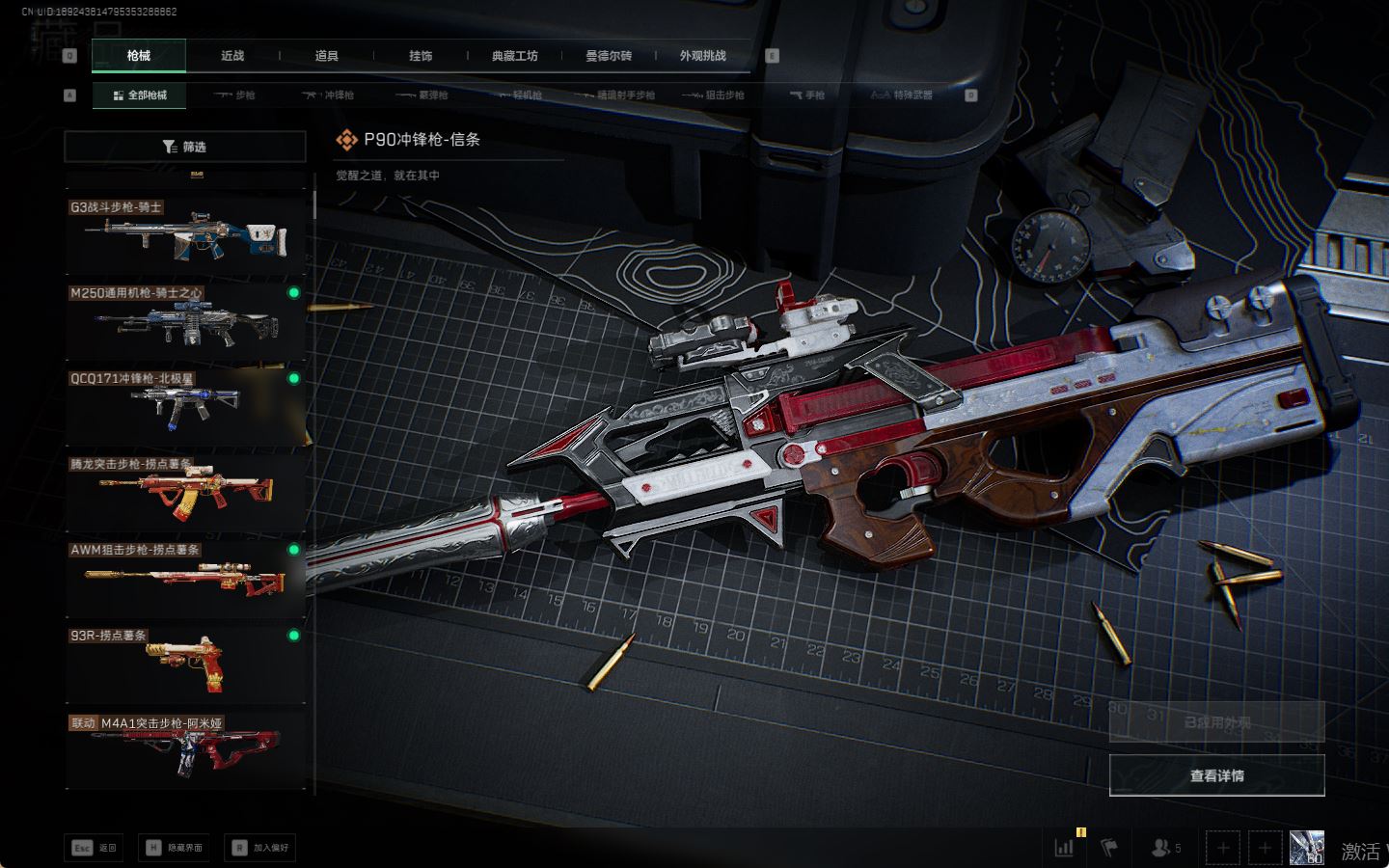This screenshot has height=868, width=1389.
Task: Switch to the 近战 melee tab
Action: (232, 56)
